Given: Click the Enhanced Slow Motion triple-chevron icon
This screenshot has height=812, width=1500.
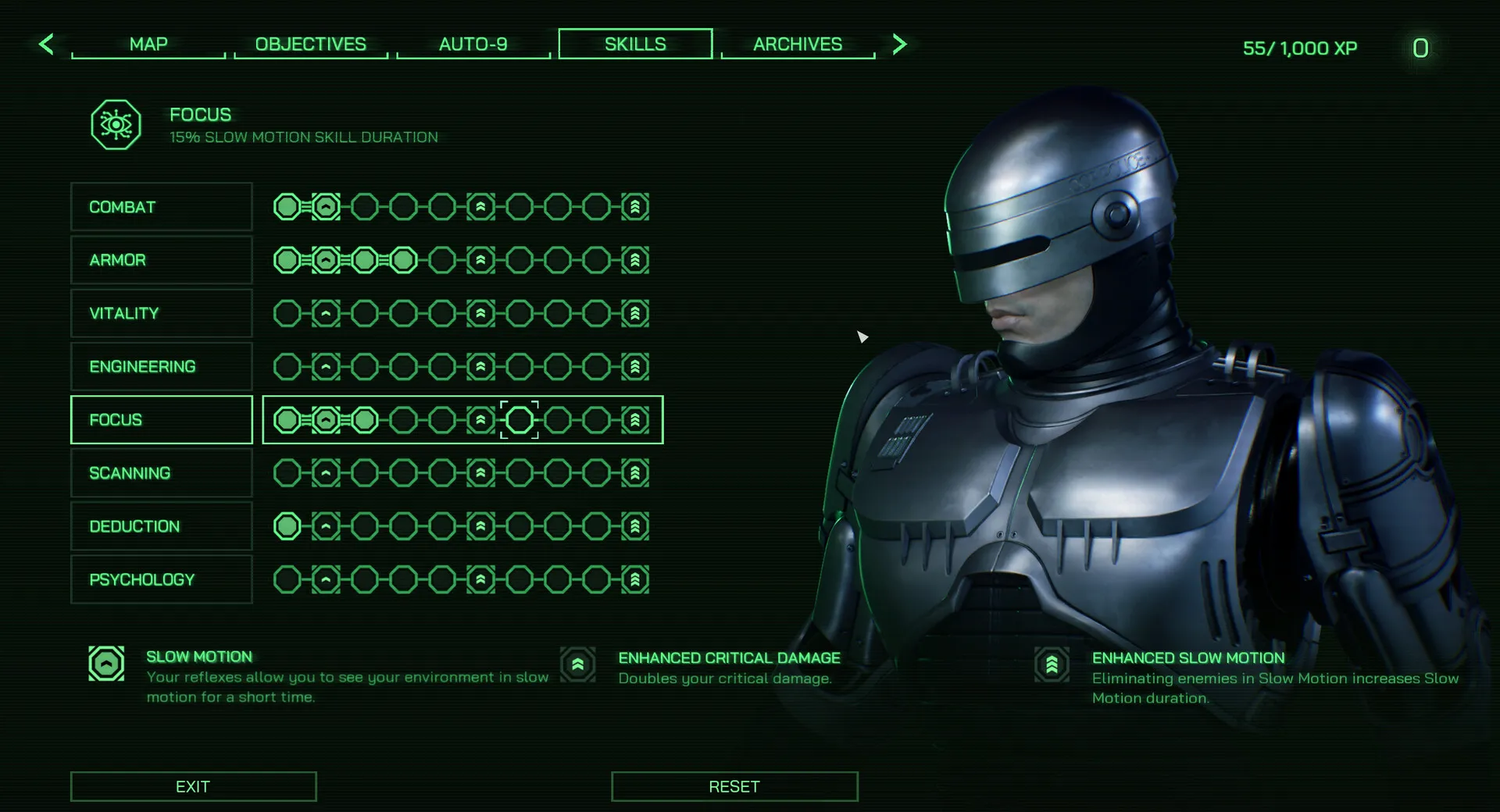Looking at the screenshot, I should (1054, 664).
